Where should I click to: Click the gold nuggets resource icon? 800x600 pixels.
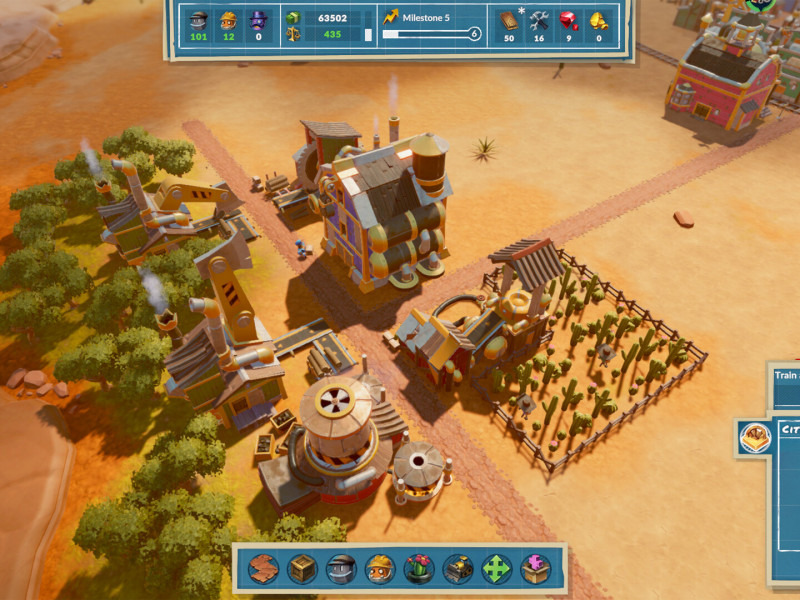[599, 19]
